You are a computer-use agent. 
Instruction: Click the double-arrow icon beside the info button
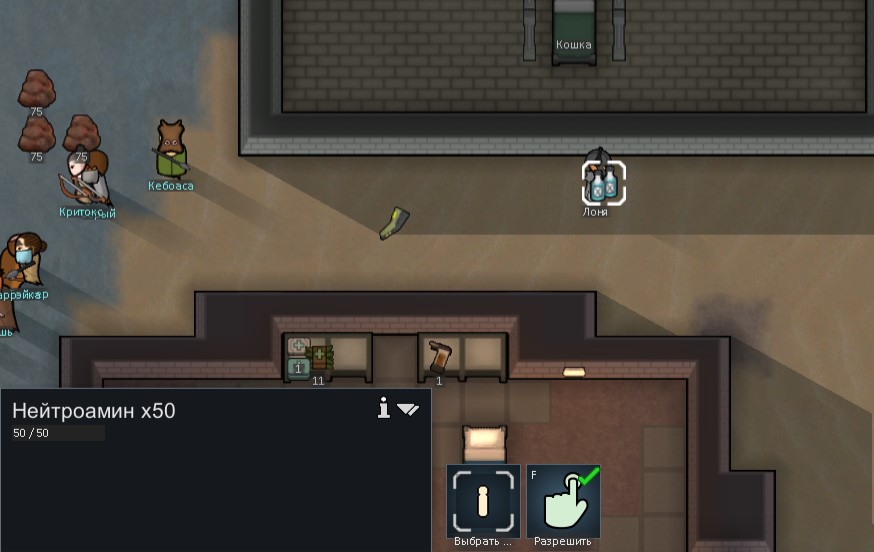coord(408,409)
